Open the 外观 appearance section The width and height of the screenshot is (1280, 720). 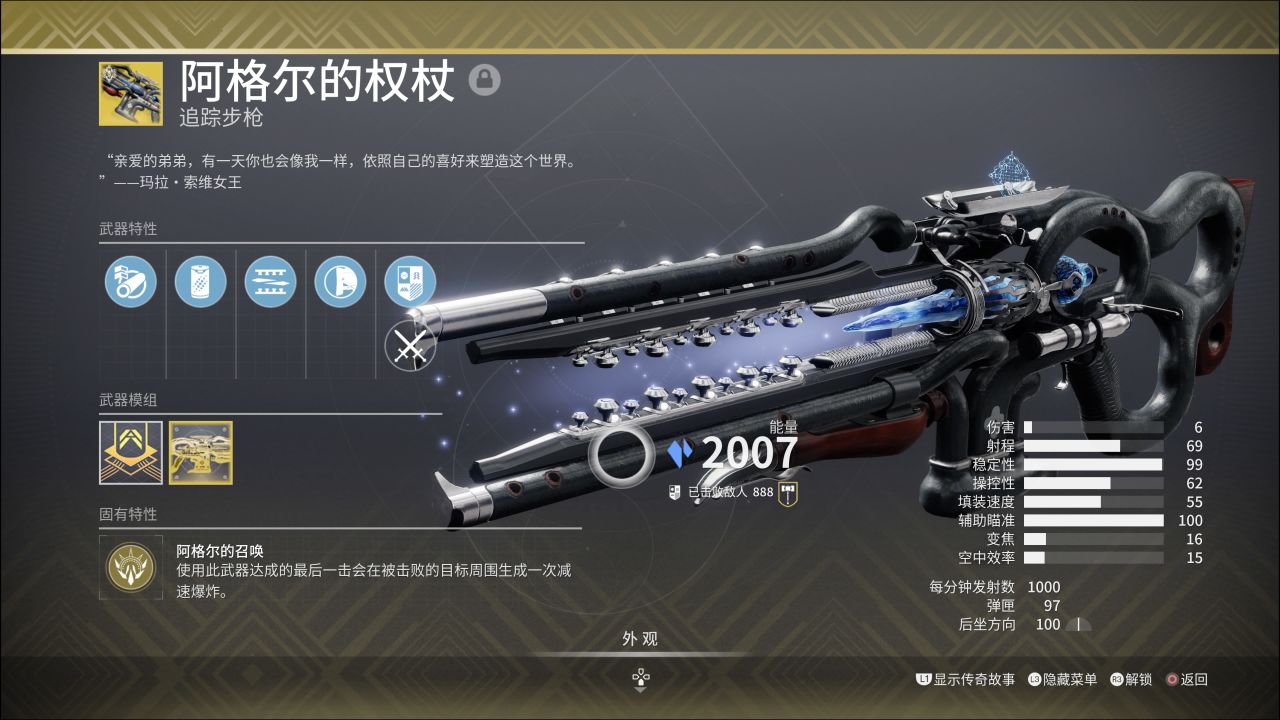[640, 639]
